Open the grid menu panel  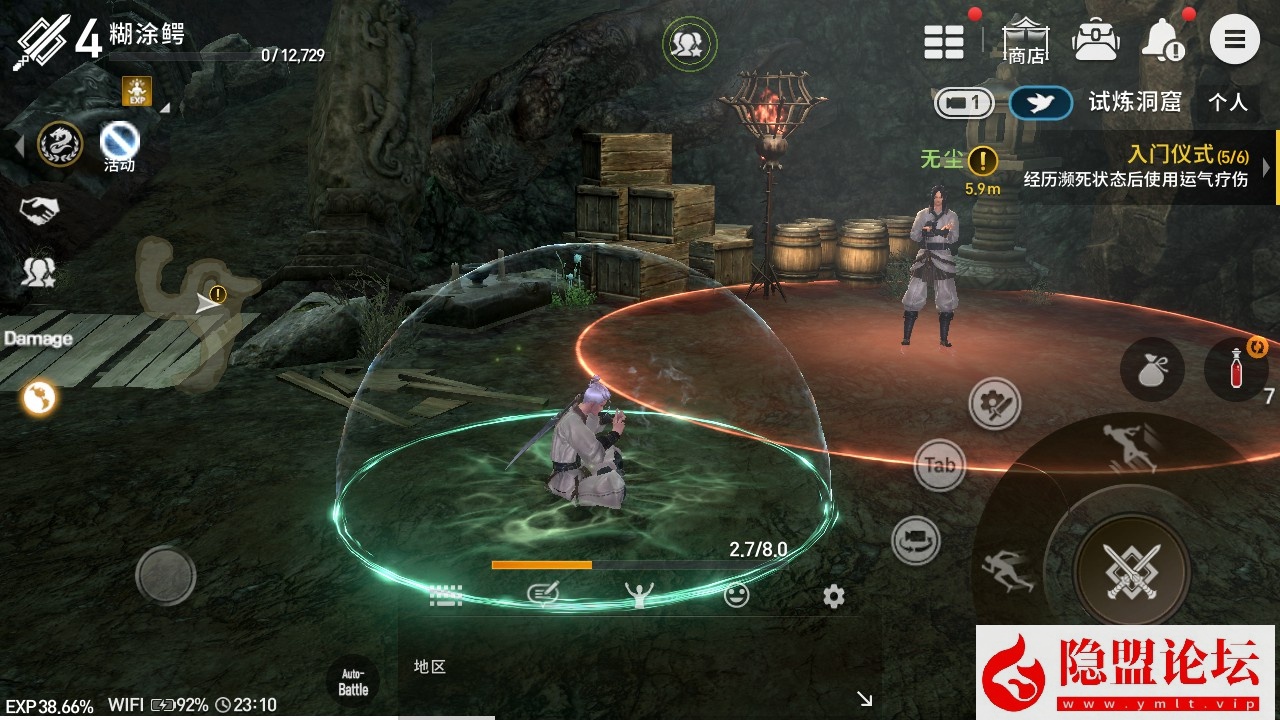(x=943, y=41)
